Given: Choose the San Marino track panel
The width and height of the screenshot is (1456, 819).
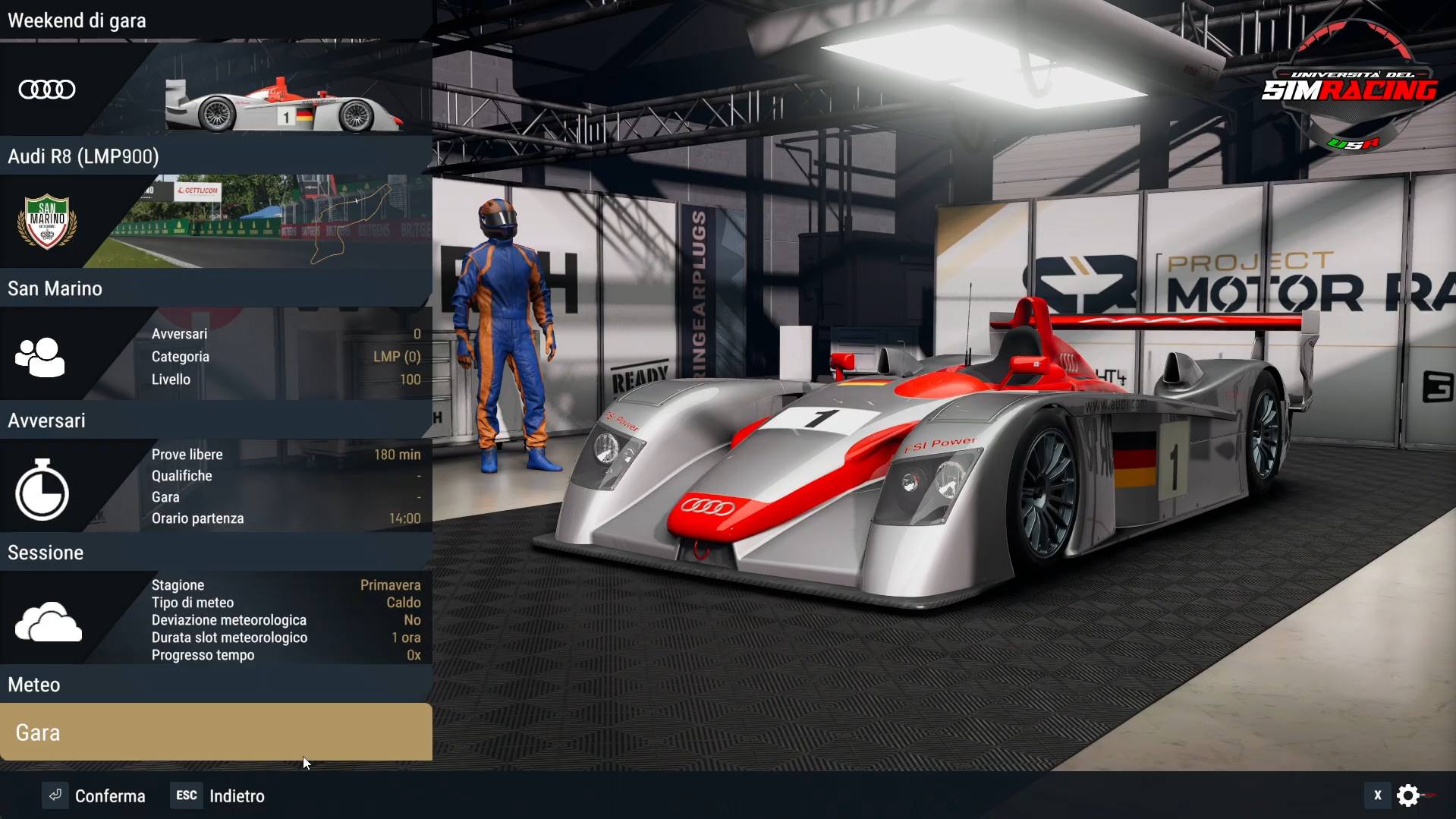Looking at the screenshot, I should tap(216, 237).
